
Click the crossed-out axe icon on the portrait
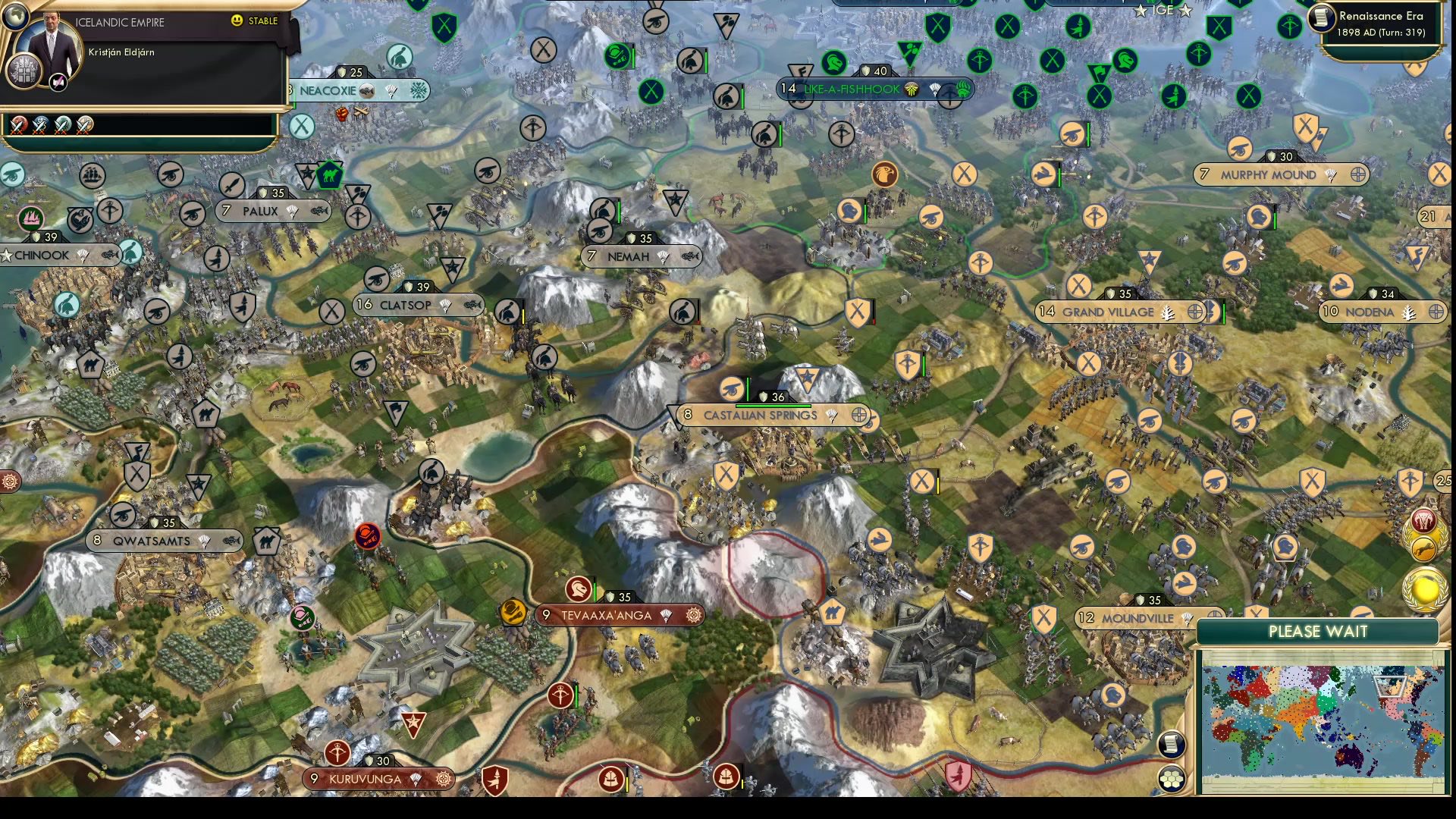(x=58, y=81)
